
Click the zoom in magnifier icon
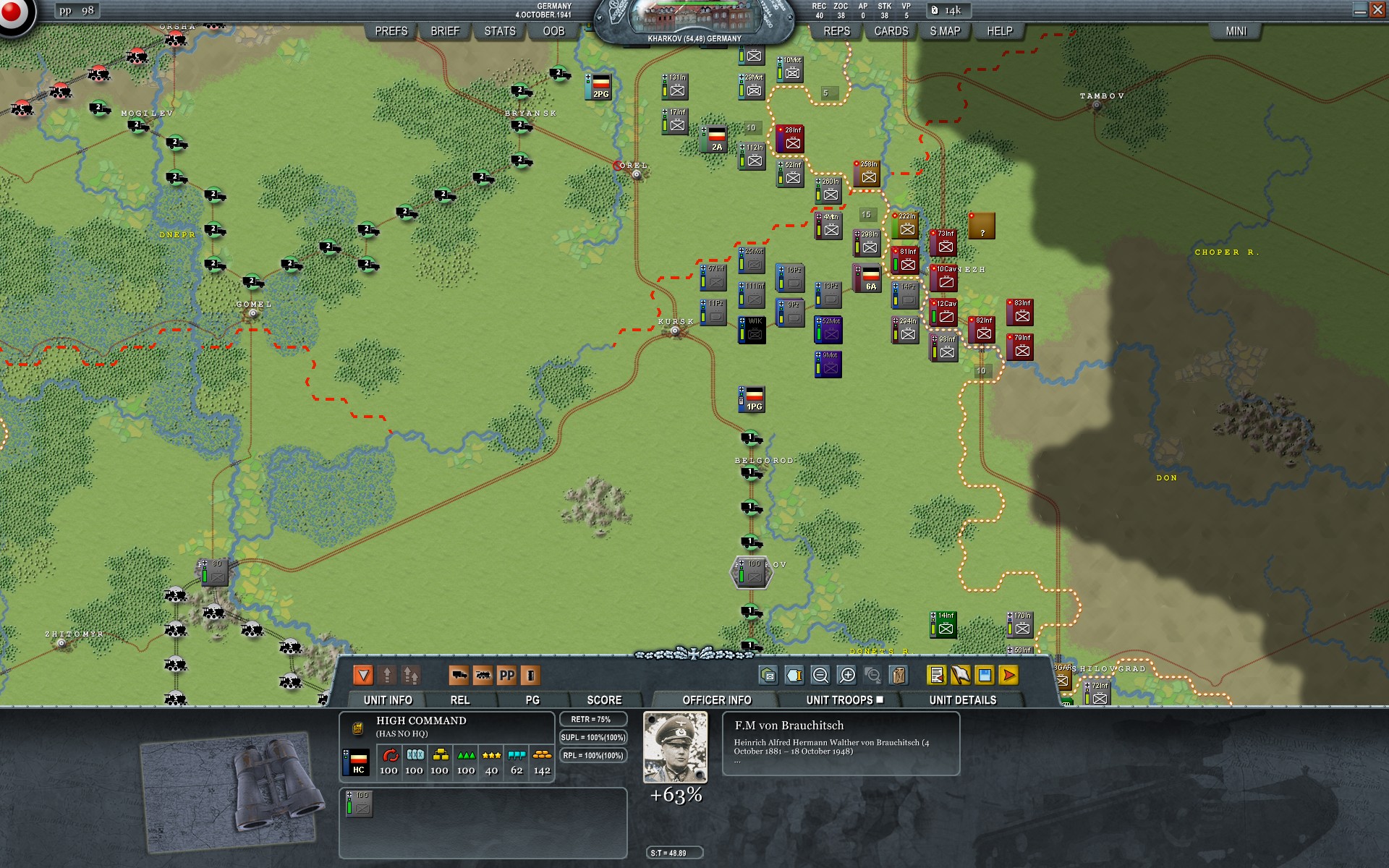[846, 675]
